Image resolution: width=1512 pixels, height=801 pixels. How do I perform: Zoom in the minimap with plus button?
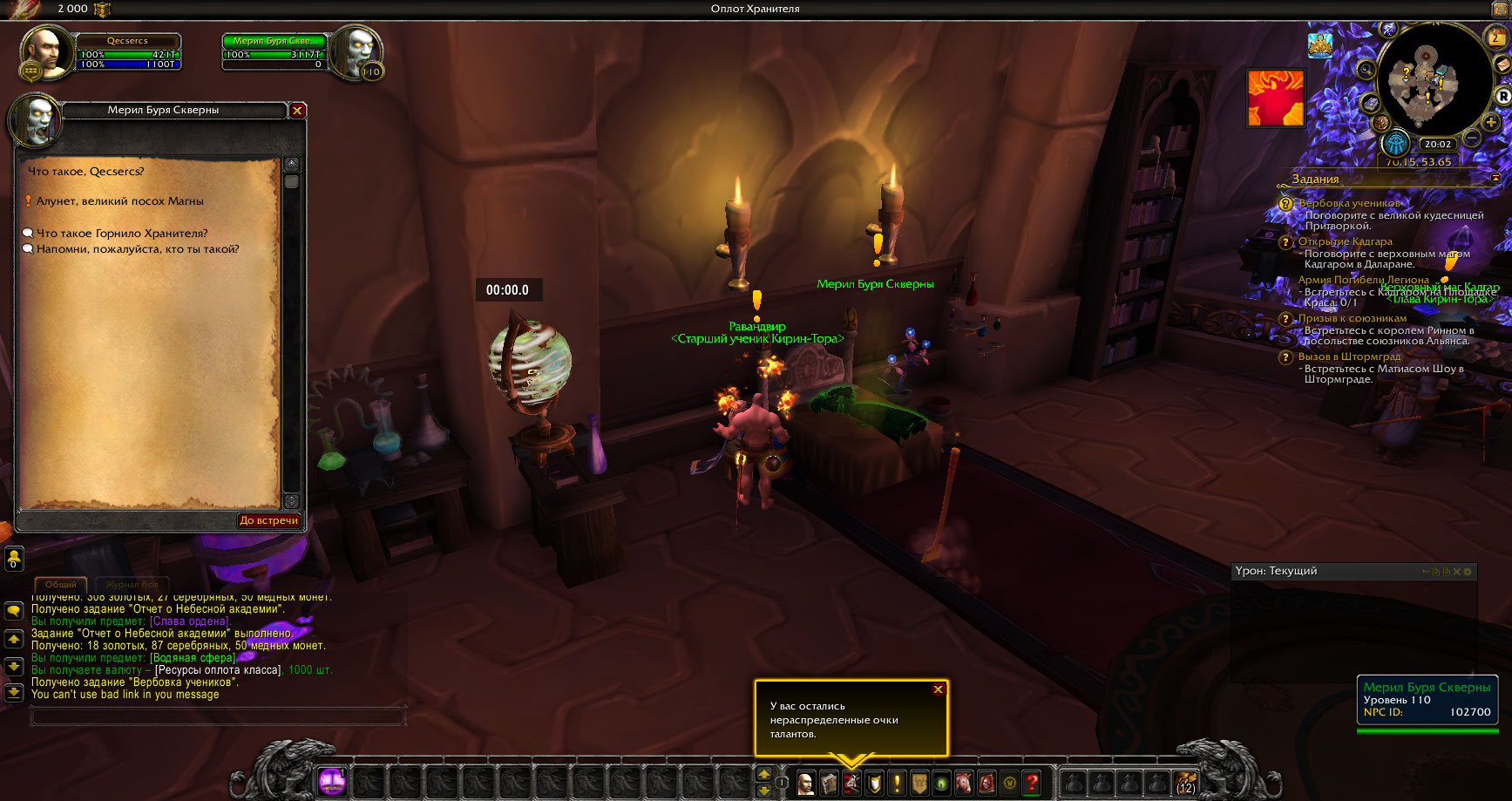click(1492, 123)
